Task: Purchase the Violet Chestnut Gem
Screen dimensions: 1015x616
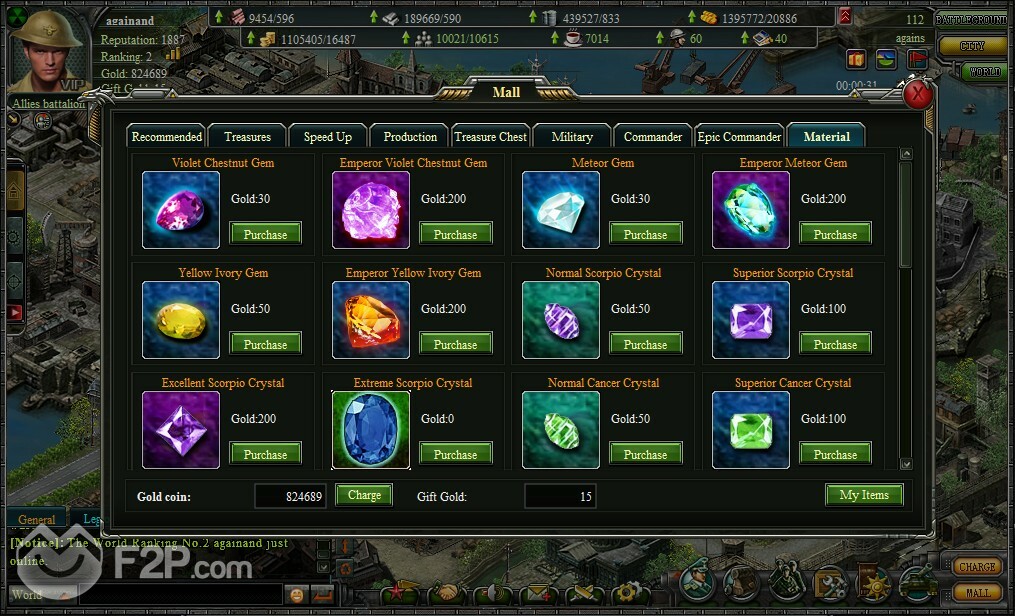Action: (x=265, y=235)
